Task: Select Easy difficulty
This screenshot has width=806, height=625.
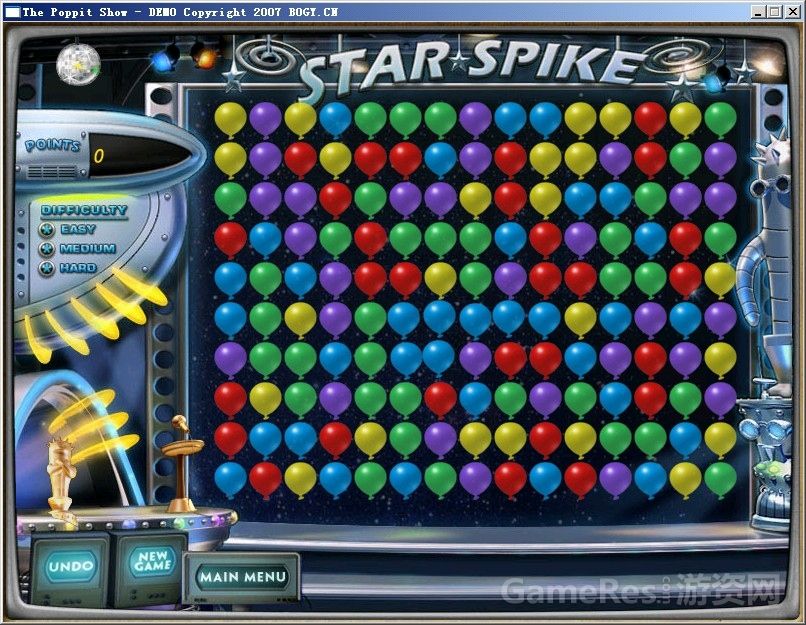Action: [46, 229]
